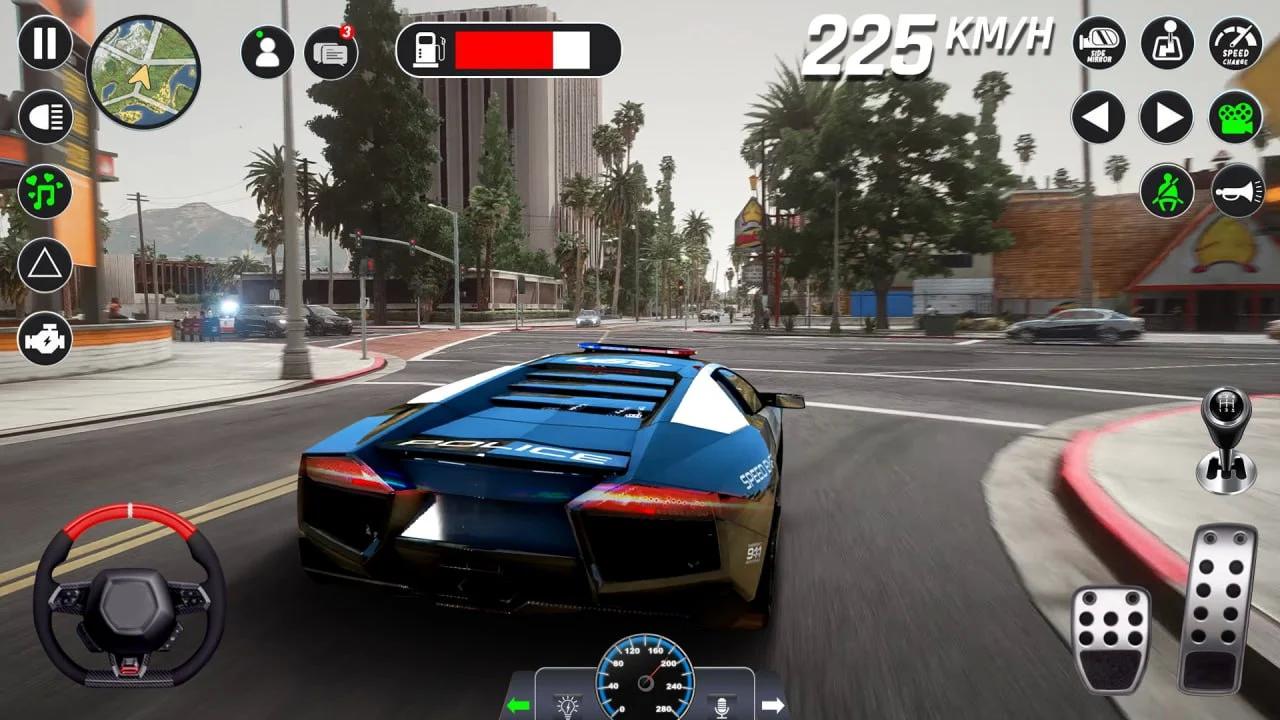The image size is (1280, 720).
Task: Activate the green left turn signal arrow
Action: [x=518, y=705]
